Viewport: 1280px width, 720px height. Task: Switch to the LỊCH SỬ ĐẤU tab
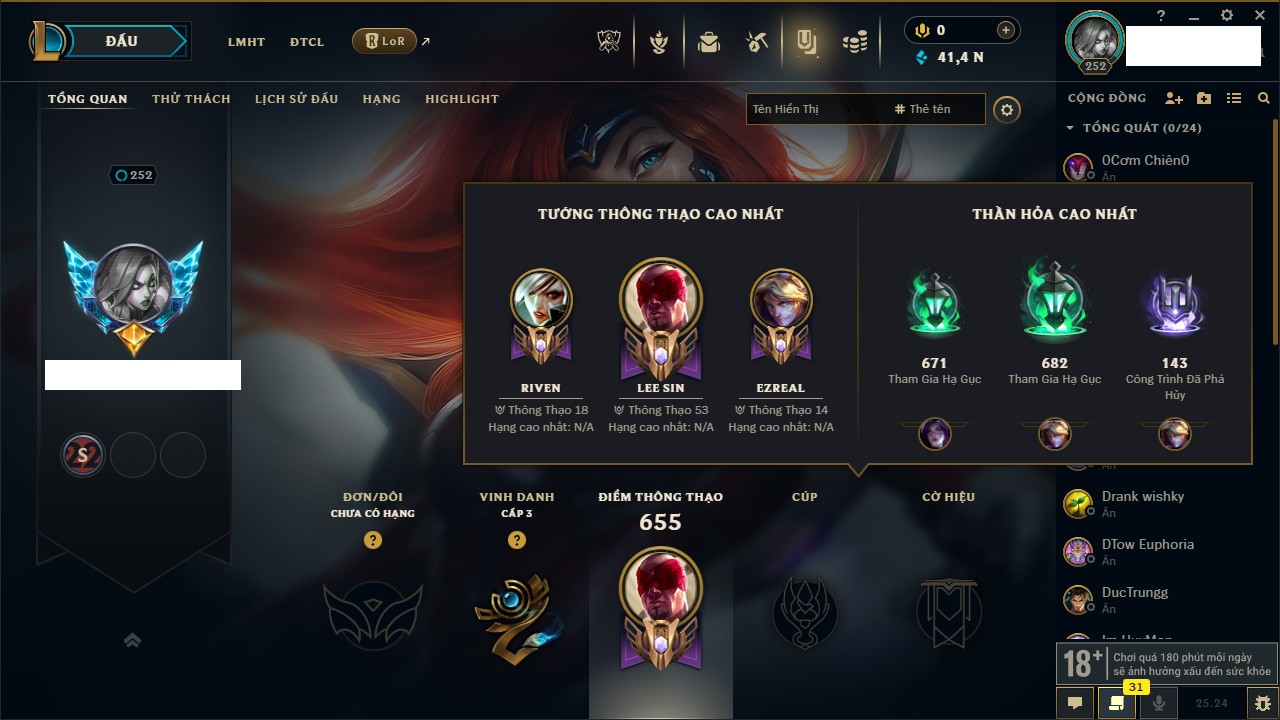click(x=296, y=99)
